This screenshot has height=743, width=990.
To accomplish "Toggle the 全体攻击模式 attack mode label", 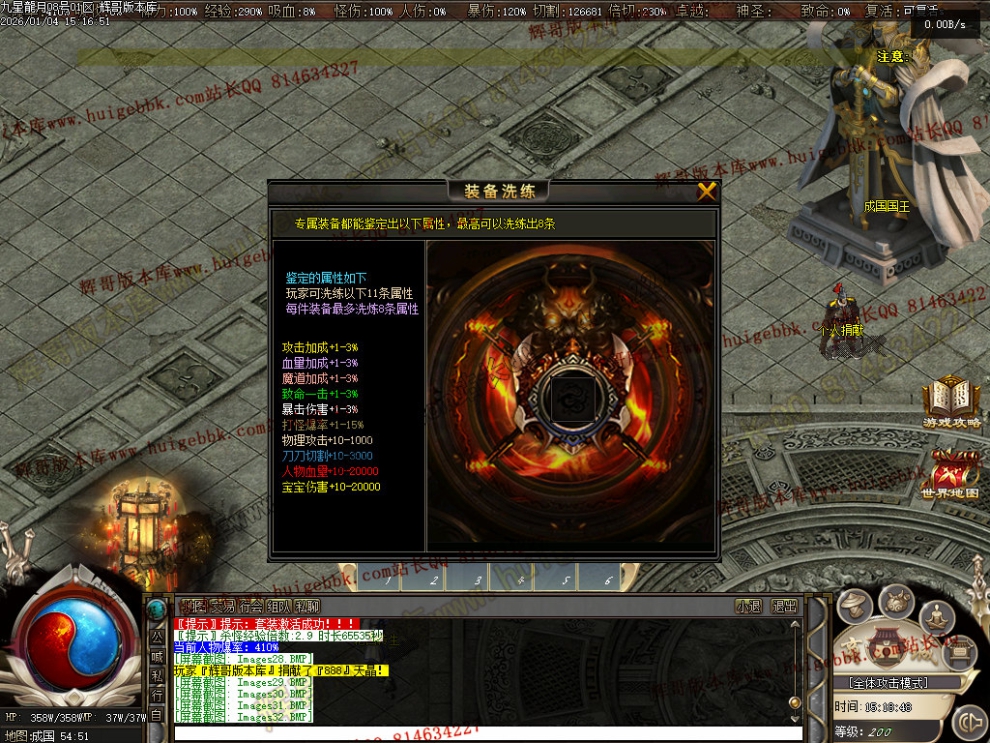I will [x=888, y=683].
